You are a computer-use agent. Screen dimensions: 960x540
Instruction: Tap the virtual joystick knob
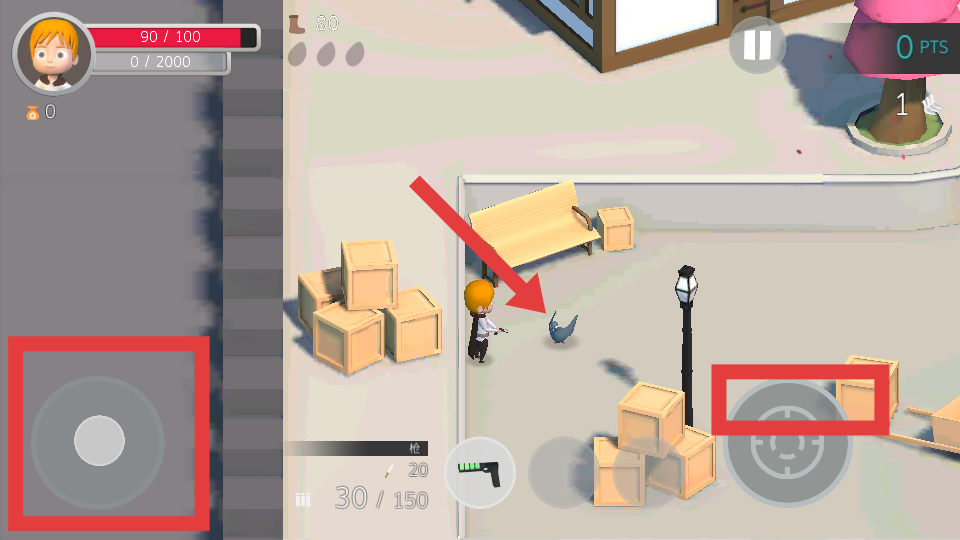click(99, 440)
